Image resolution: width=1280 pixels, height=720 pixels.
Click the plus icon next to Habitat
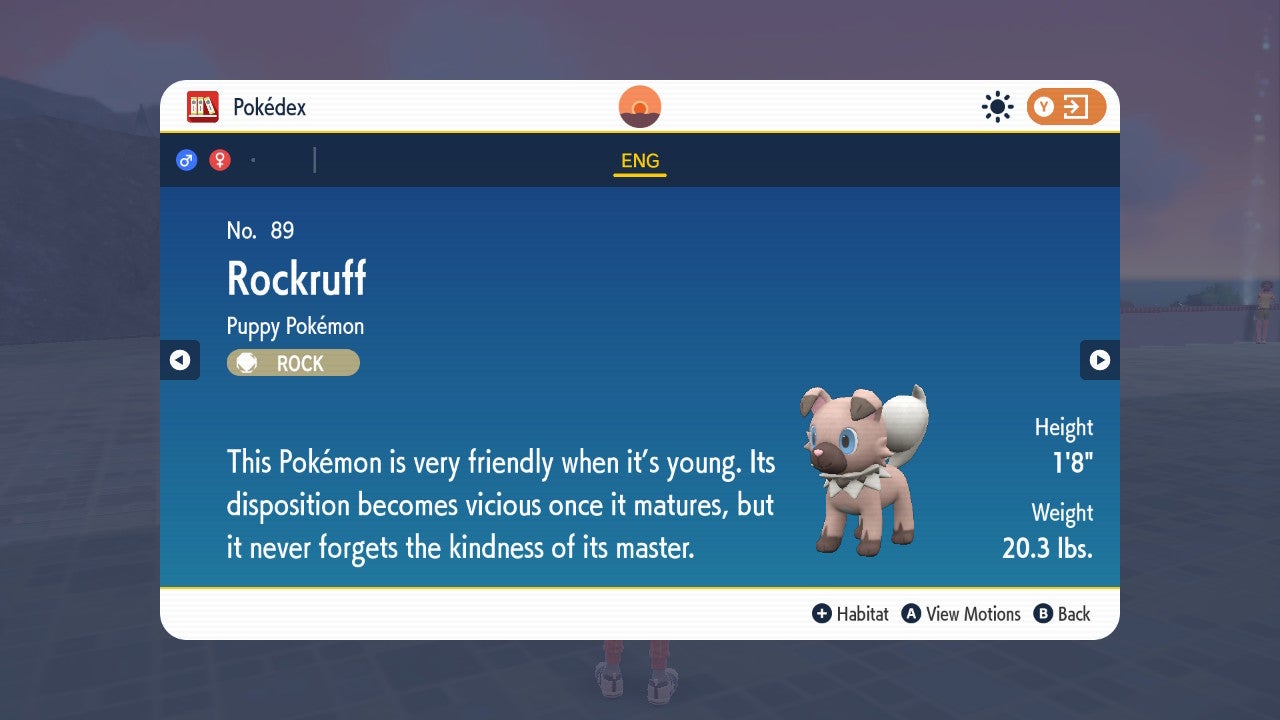tap(822, 614)
